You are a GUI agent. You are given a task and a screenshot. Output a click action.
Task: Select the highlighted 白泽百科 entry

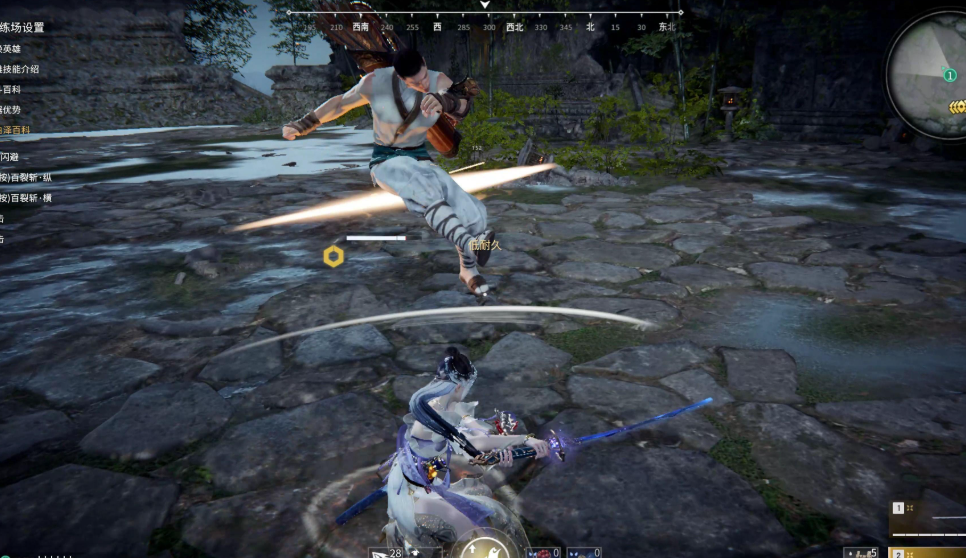pos(14,130)
